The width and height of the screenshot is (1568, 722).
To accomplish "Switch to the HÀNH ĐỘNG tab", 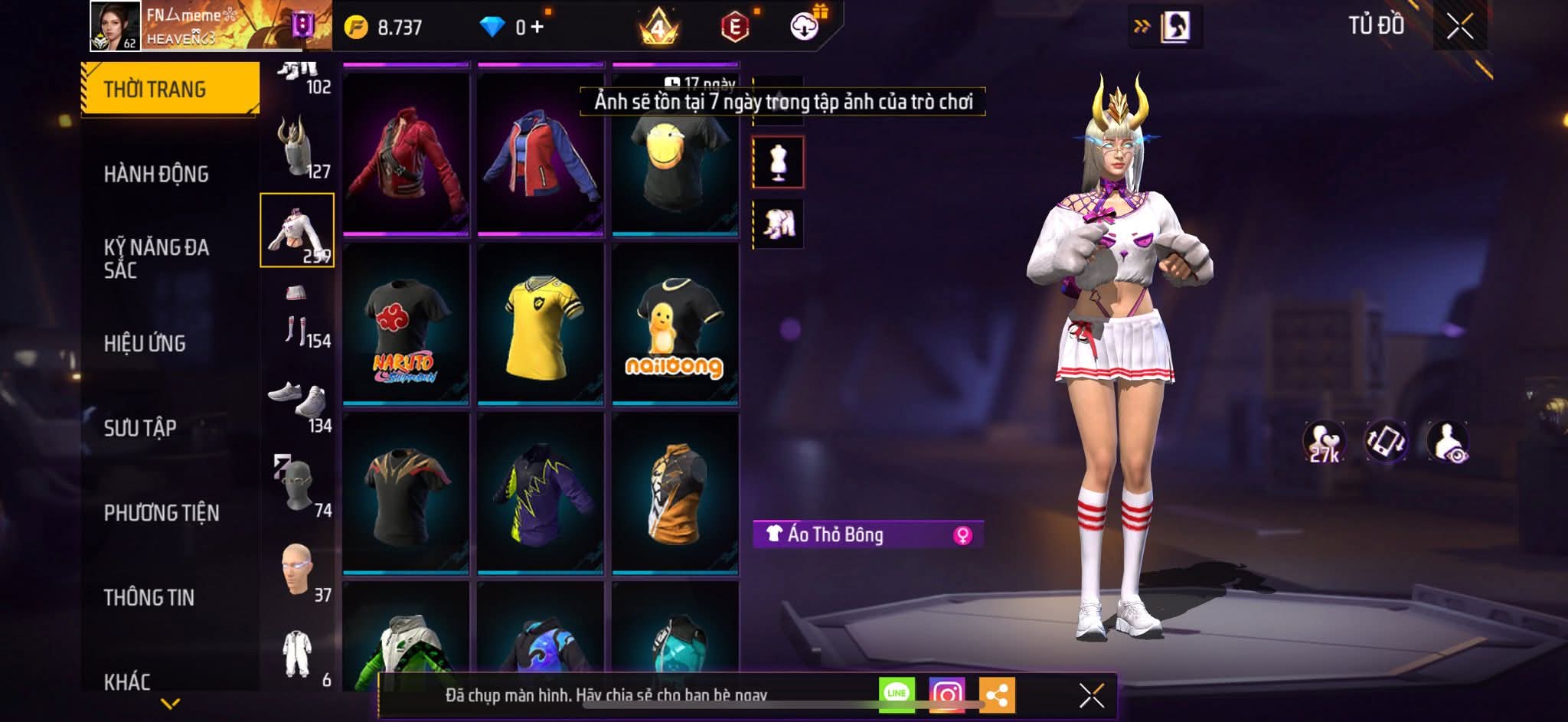I will [x=156, y=174].
